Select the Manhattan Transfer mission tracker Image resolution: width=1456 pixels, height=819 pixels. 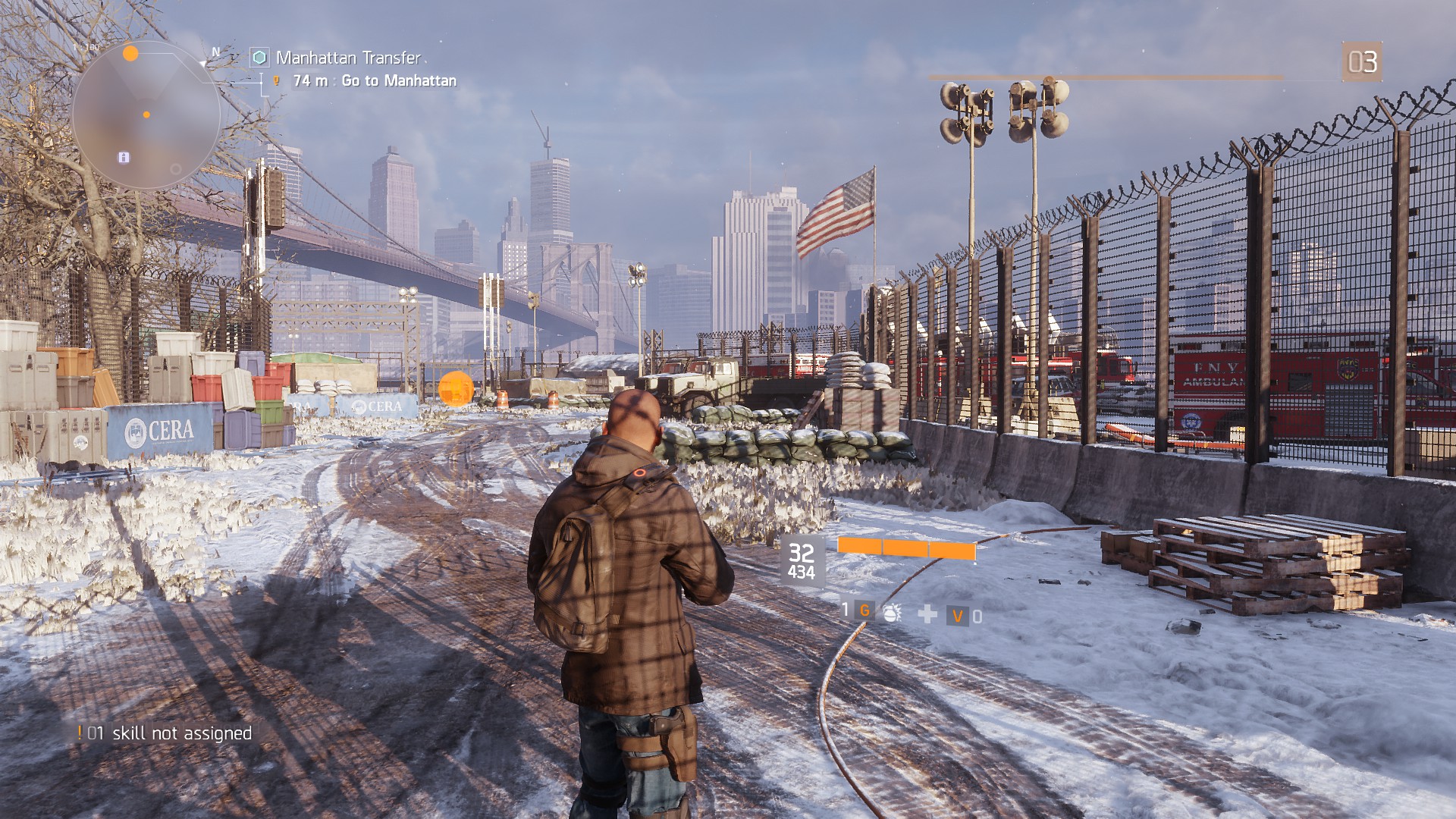point(347,58)
